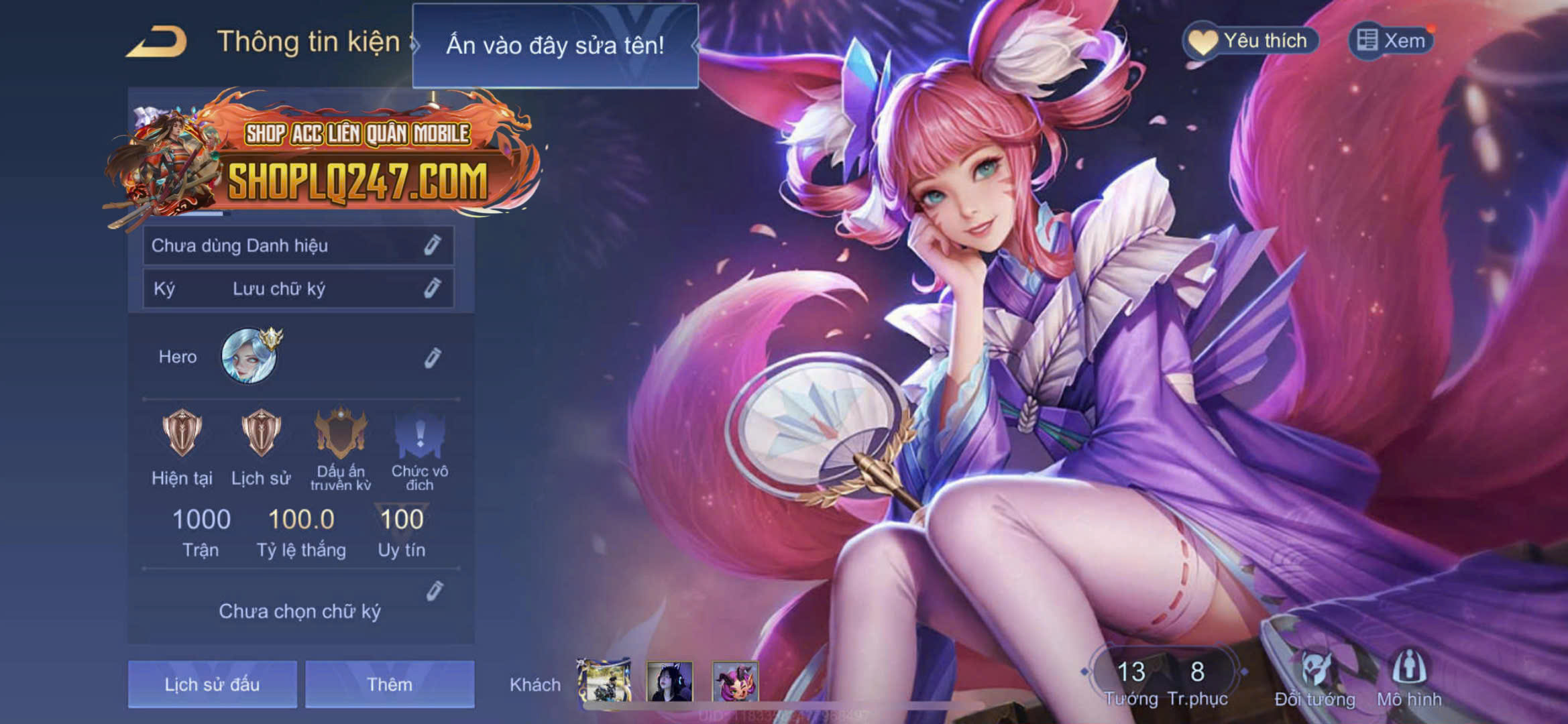Open the Yêu thích favorites button
Image resolution: width=1568 pixels, height=724 pixels.
coord(1250,41)
